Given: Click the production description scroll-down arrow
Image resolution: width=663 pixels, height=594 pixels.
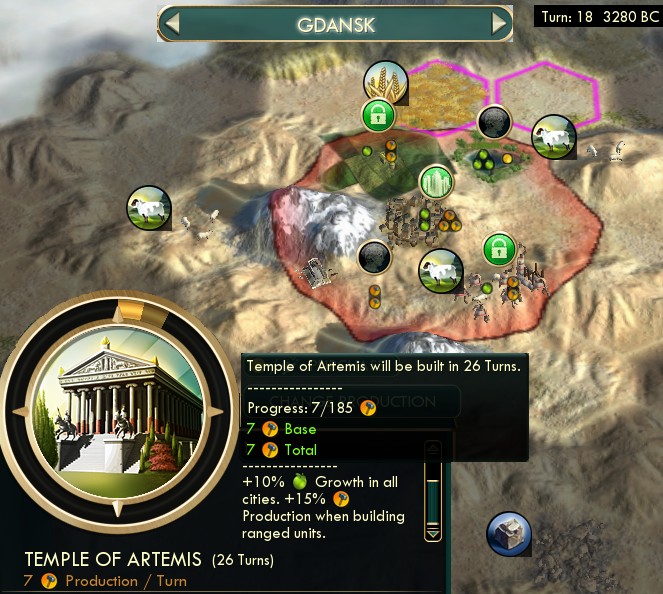Looking at the screenshot, I should [x=433, y=534].
